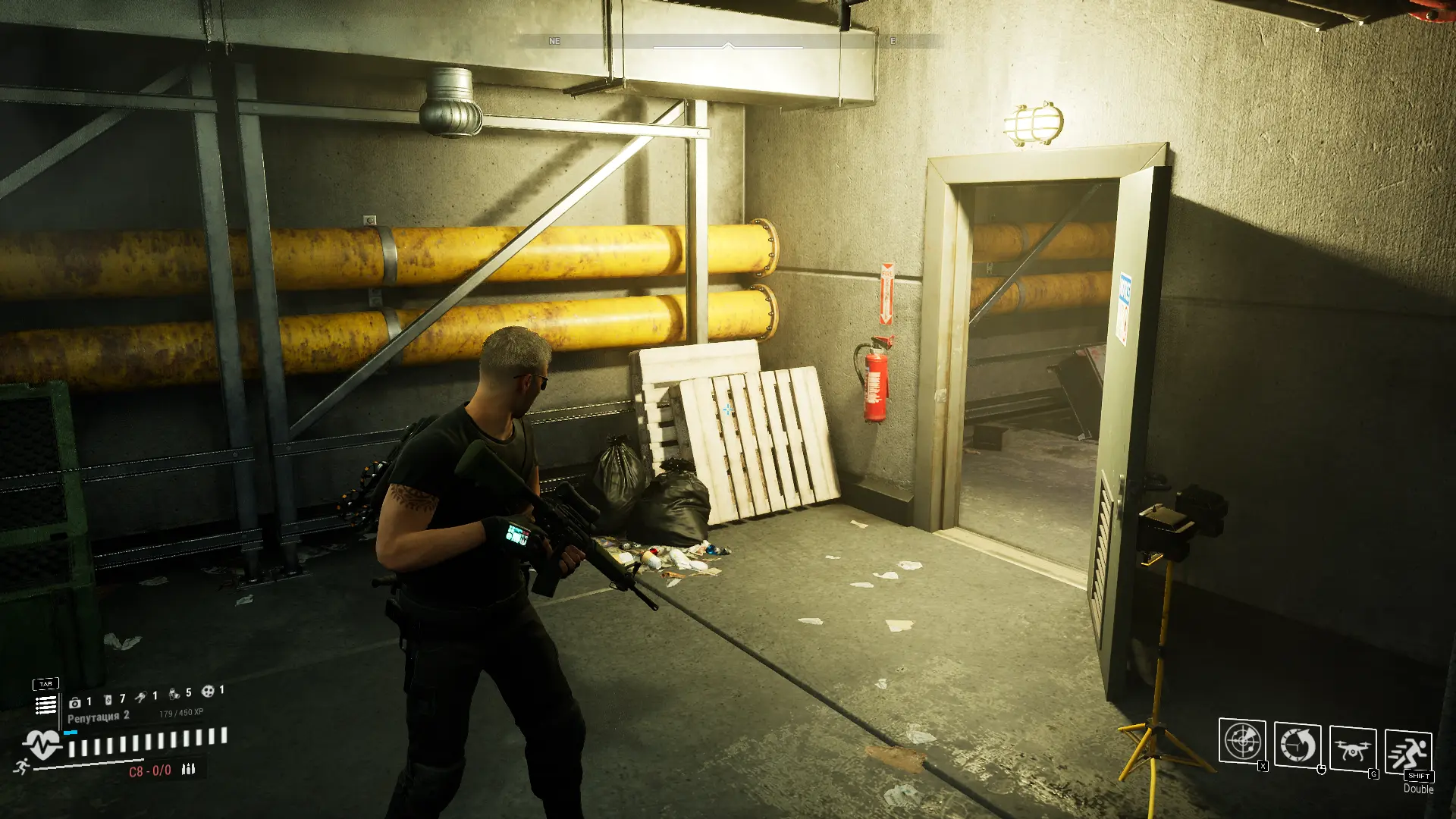This screenshot has height=819, width=1456.
Task: Select the battery pack item icon
Action: pos(108,699)
